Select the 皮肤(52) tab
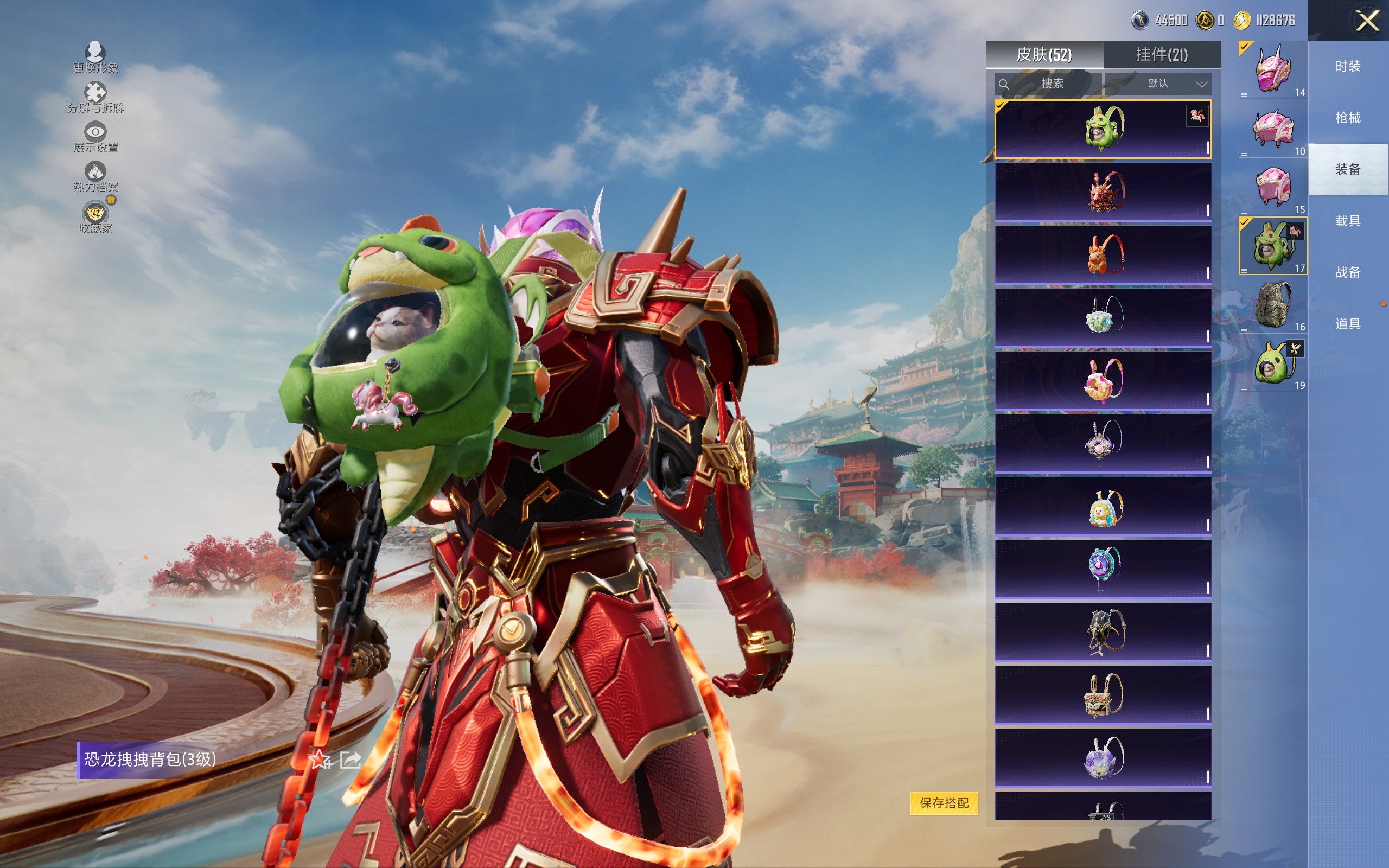1389x868 pixels. click(1043, 55)
